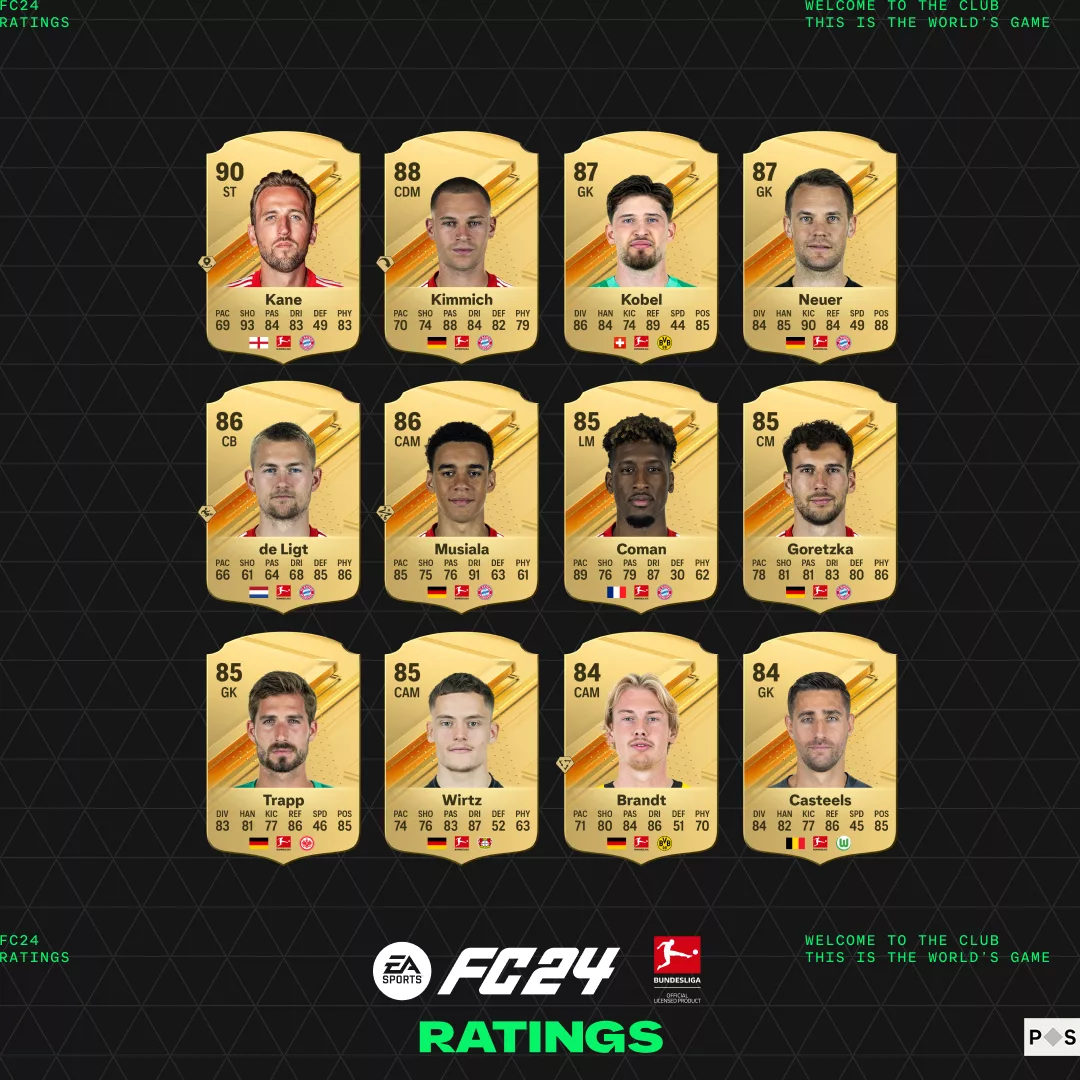1080x1080 pixels.
Task: Choose the Brandt CAM card
Action: point(641,745)
